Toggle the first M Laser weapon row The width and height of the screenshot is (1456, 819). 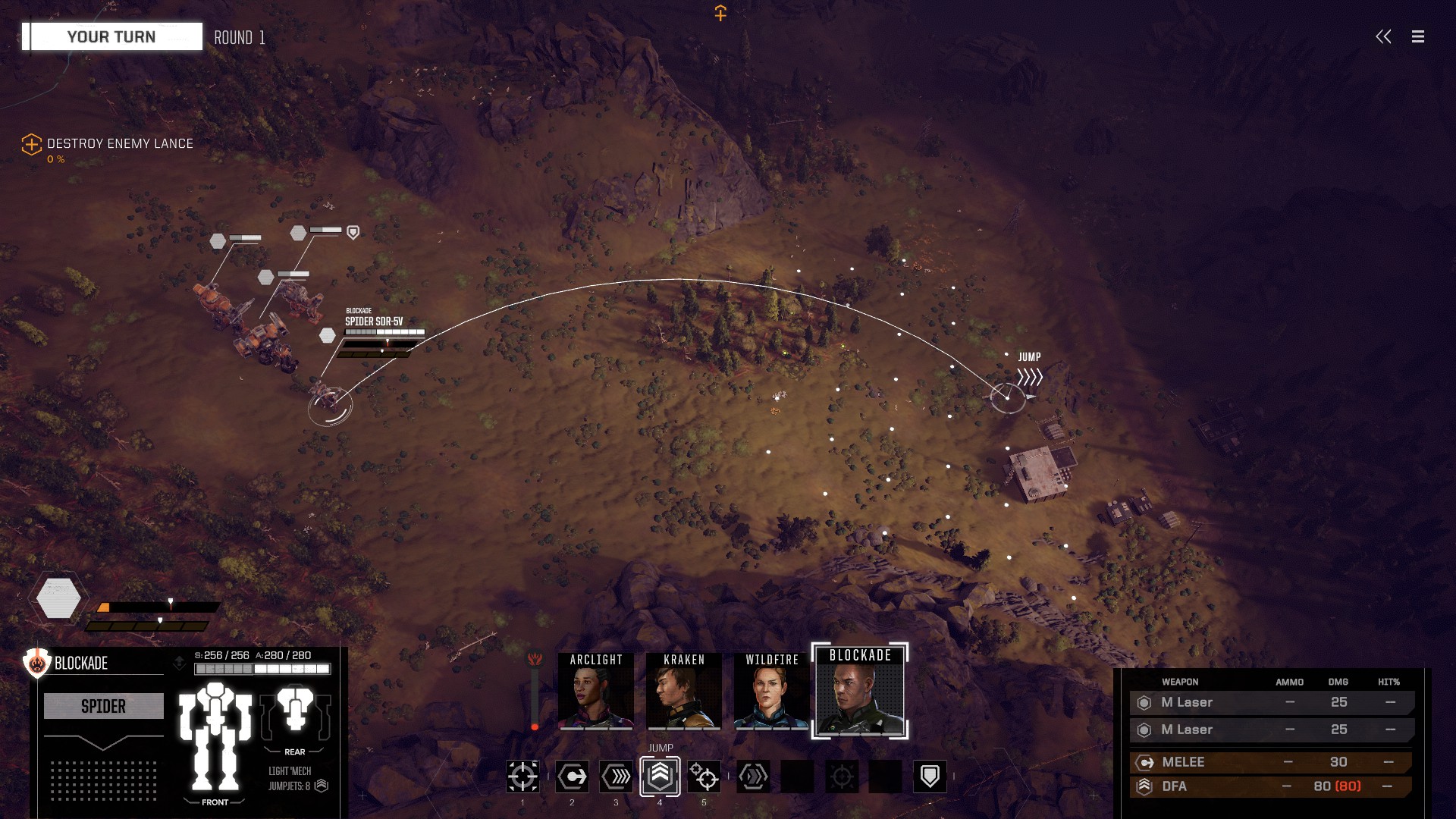click(1271, 702)
